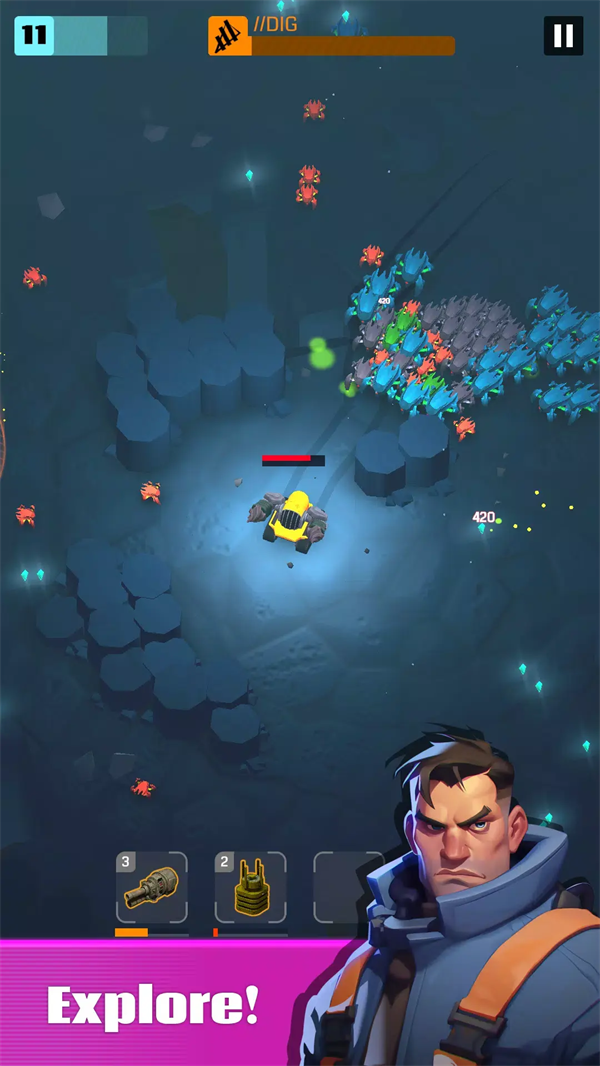Pause the game
The width and height of the screenshot is (600, 1066).
coord(563,36)
